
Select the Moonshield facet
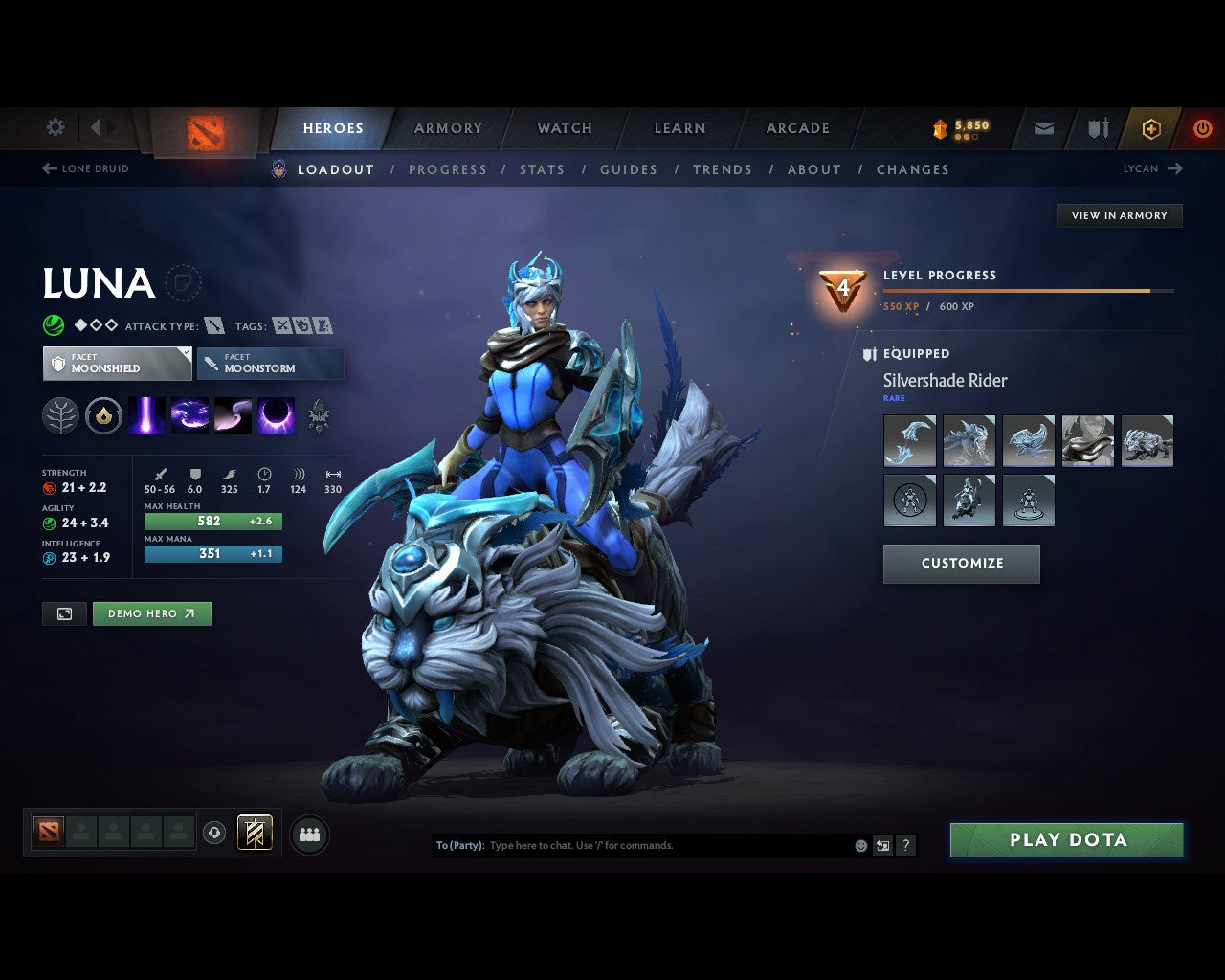117,364
